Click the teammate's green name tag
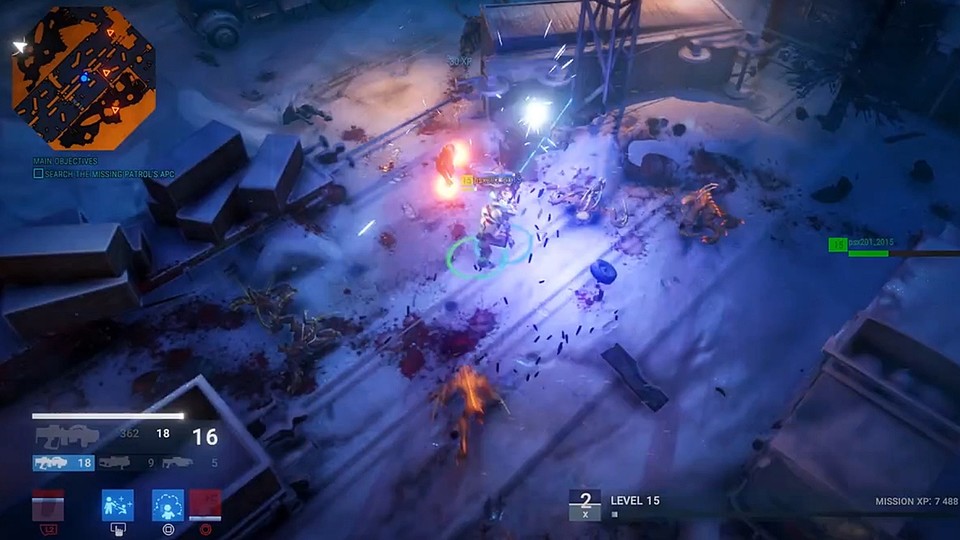The image size is (960, 540). pos(866,245)
